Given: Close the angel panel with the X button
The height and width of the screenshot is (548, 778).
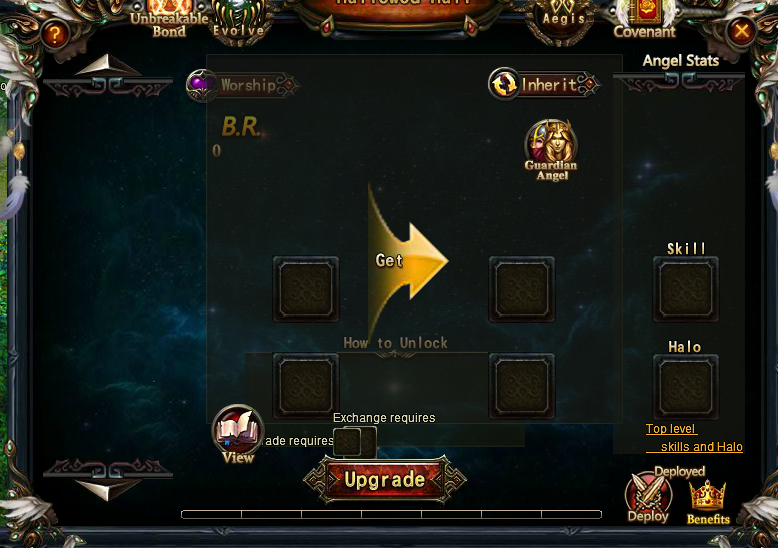Looking at the screenshot, I should (741, 32).
